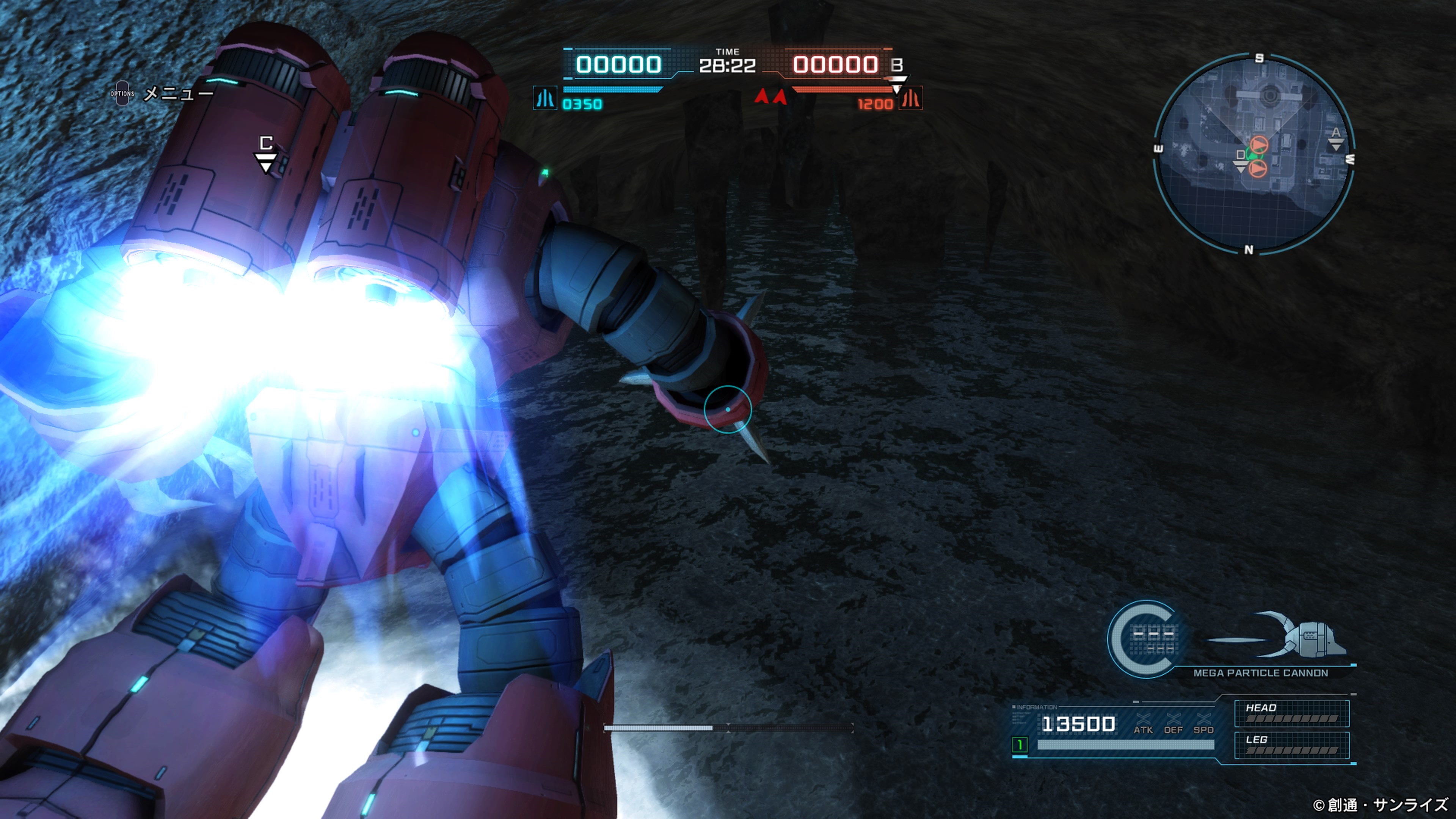Click the circular radar minimap

(x=1254, y=154)
